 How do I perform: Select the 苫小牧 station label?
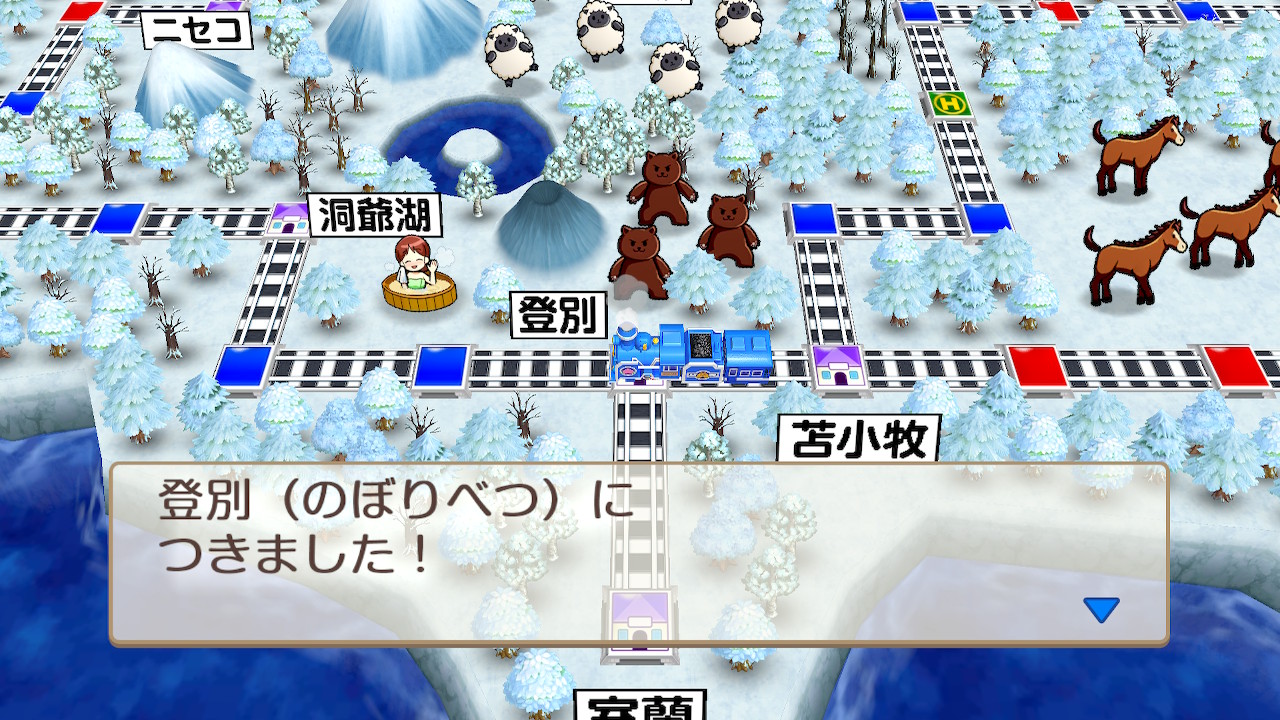click(x=862, y=438)
